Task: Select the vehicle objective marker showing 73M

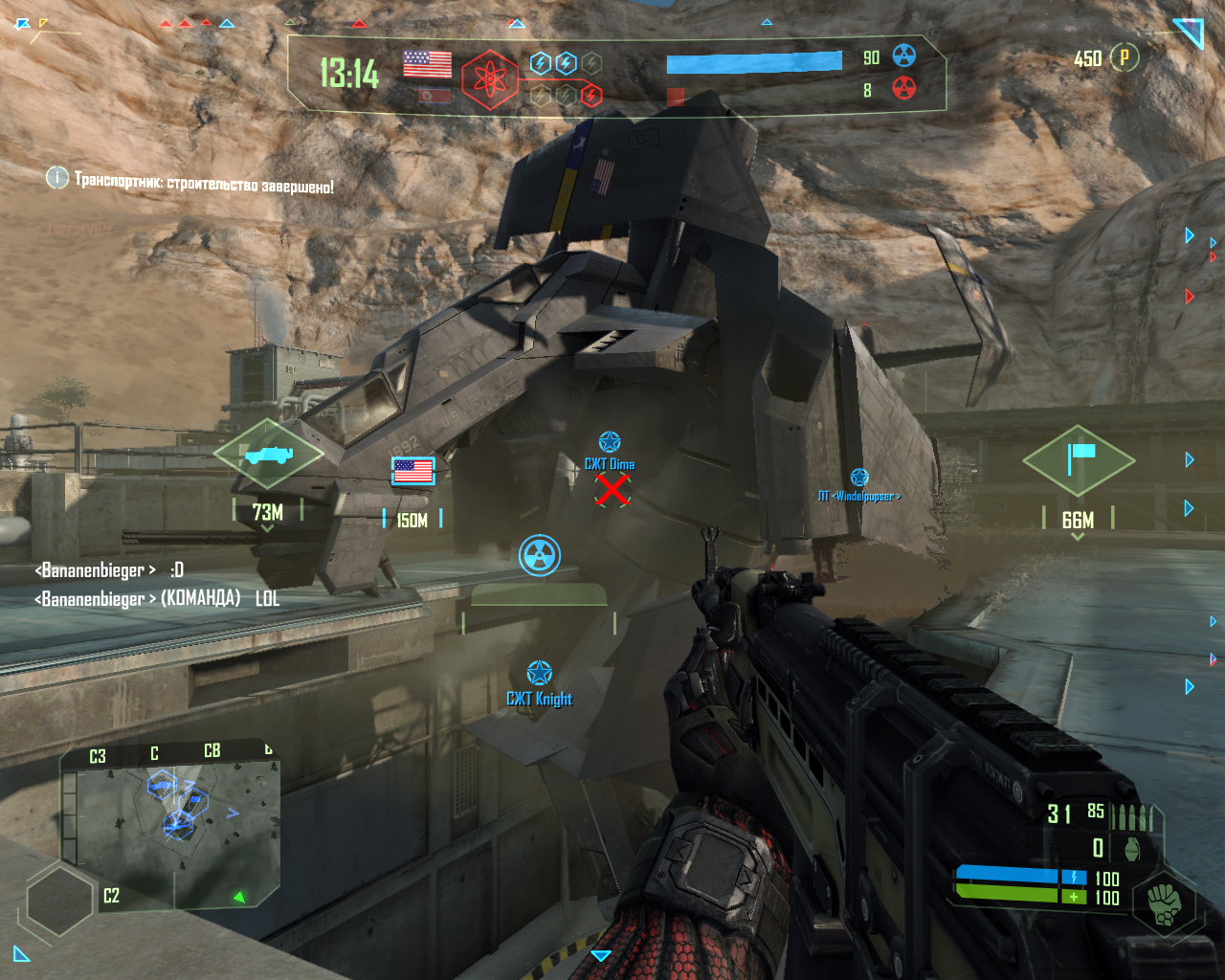Action: click(268, 455)
